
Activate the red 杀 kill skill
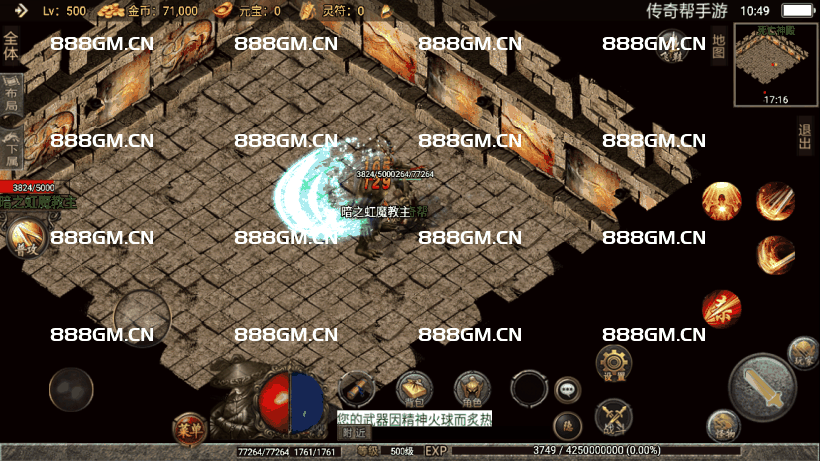(721, 308)
